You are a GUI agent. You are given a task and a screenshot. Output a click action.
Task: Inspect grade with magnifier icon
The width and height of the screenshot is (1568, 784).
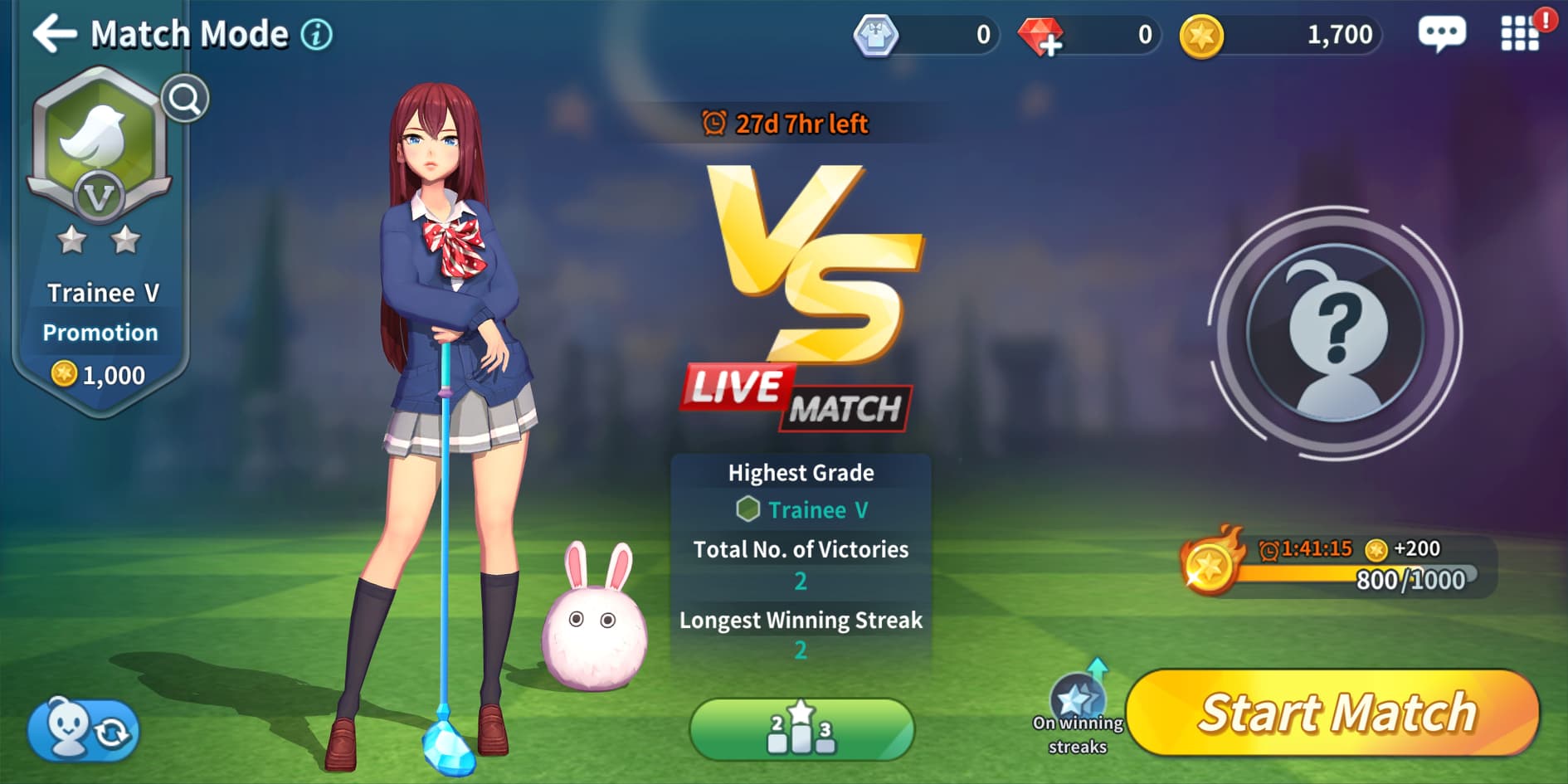(184, 100)
